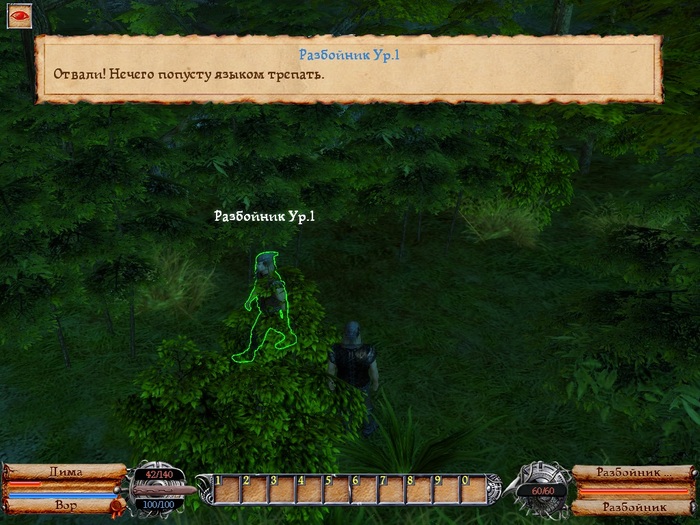Click the Вор class label
This screenshot has width=700, height=525.
point(67,507)
